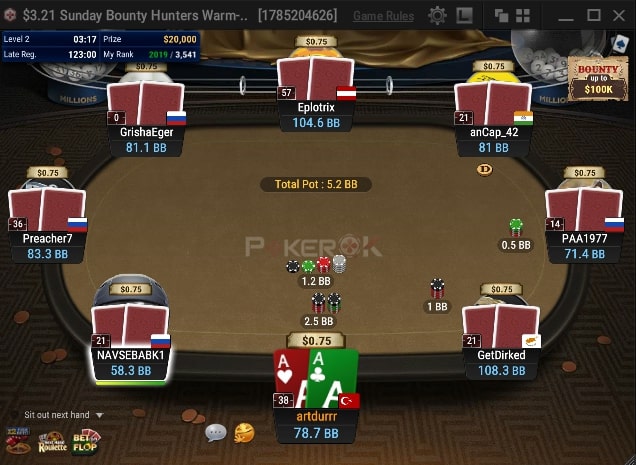Open the gear settings icon
This screenshot has width=636, height=465.
tap(437, 16)
